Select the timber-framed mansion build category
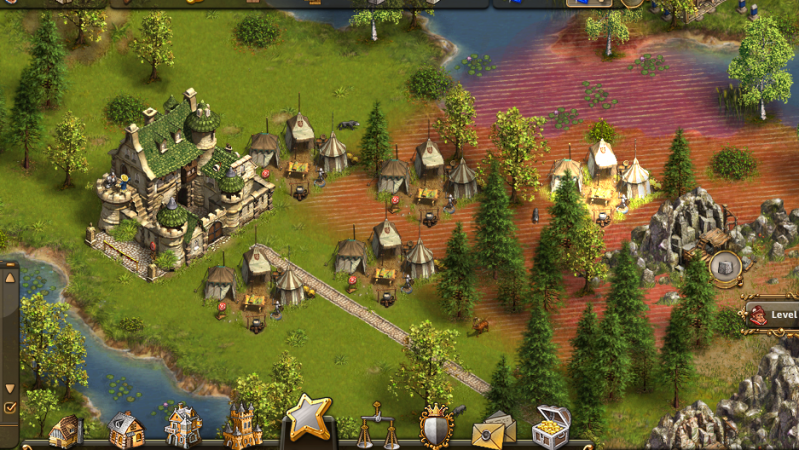This screenshot has height=450, width=799. (x=184, y=427)
